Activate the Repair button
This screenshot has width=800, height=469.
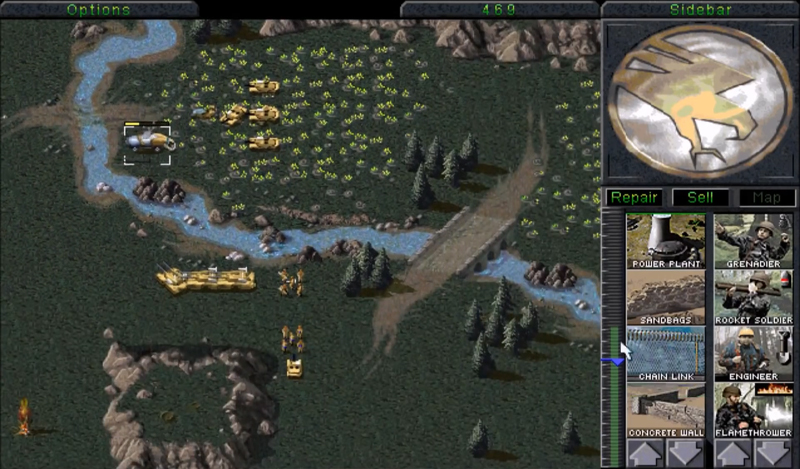pyautogui.click(x=634, y=198)
